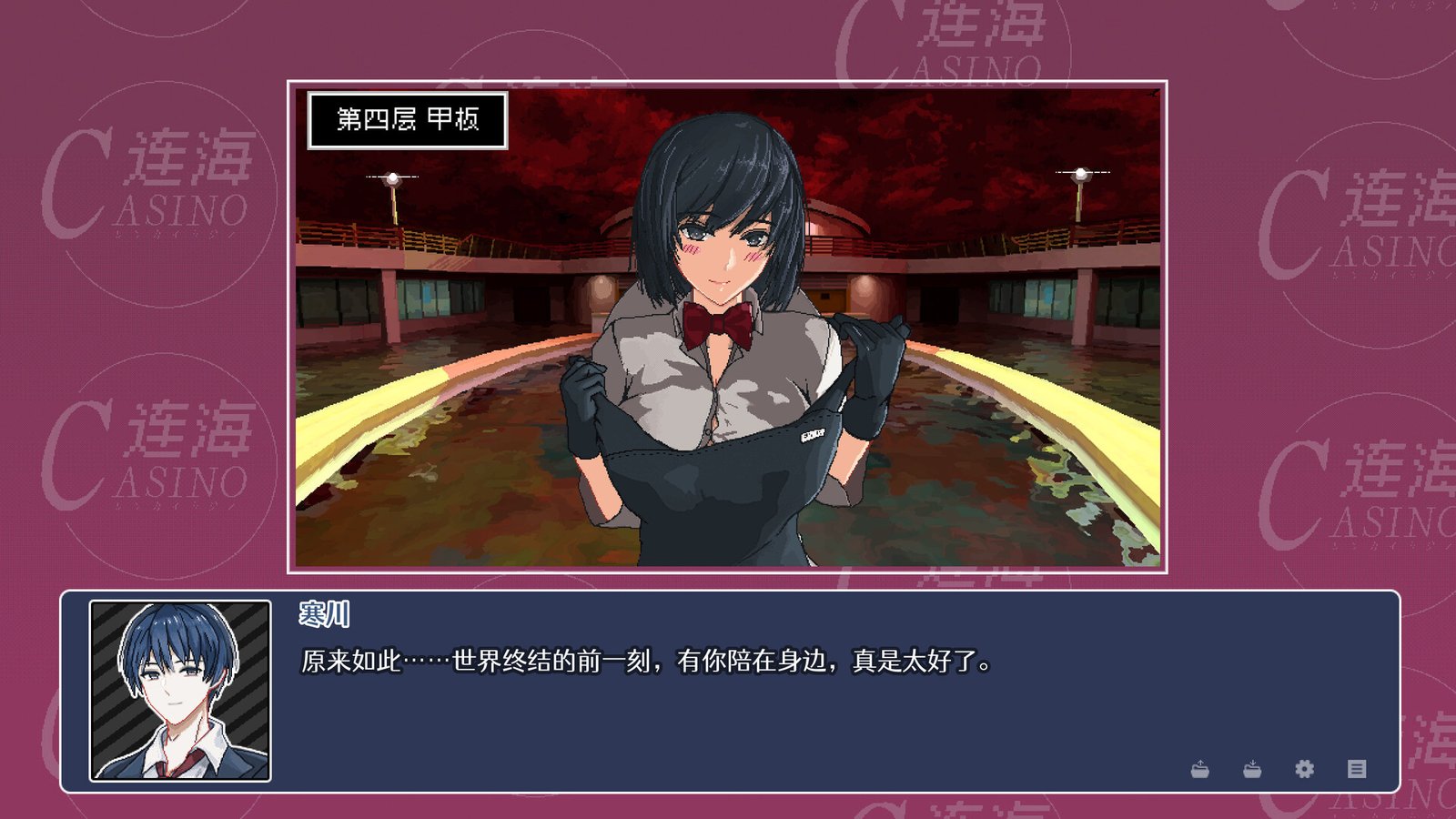The width and height of the screenshot is (1456, 819).
Task: Save the game using the save icon
Action: (x=1199, y=769)
